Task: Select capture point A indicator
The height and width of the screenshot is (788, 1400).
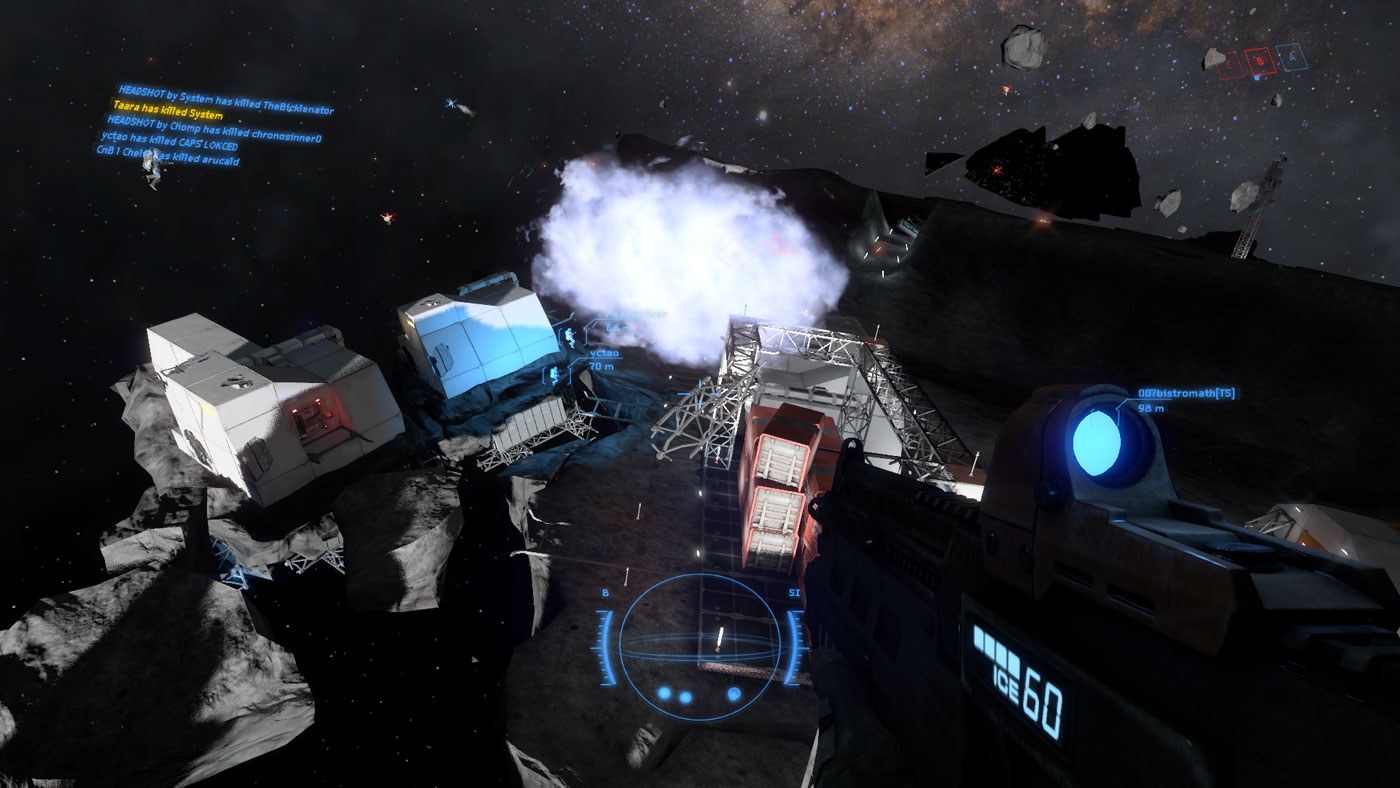Action: [x=1292, y=56]
